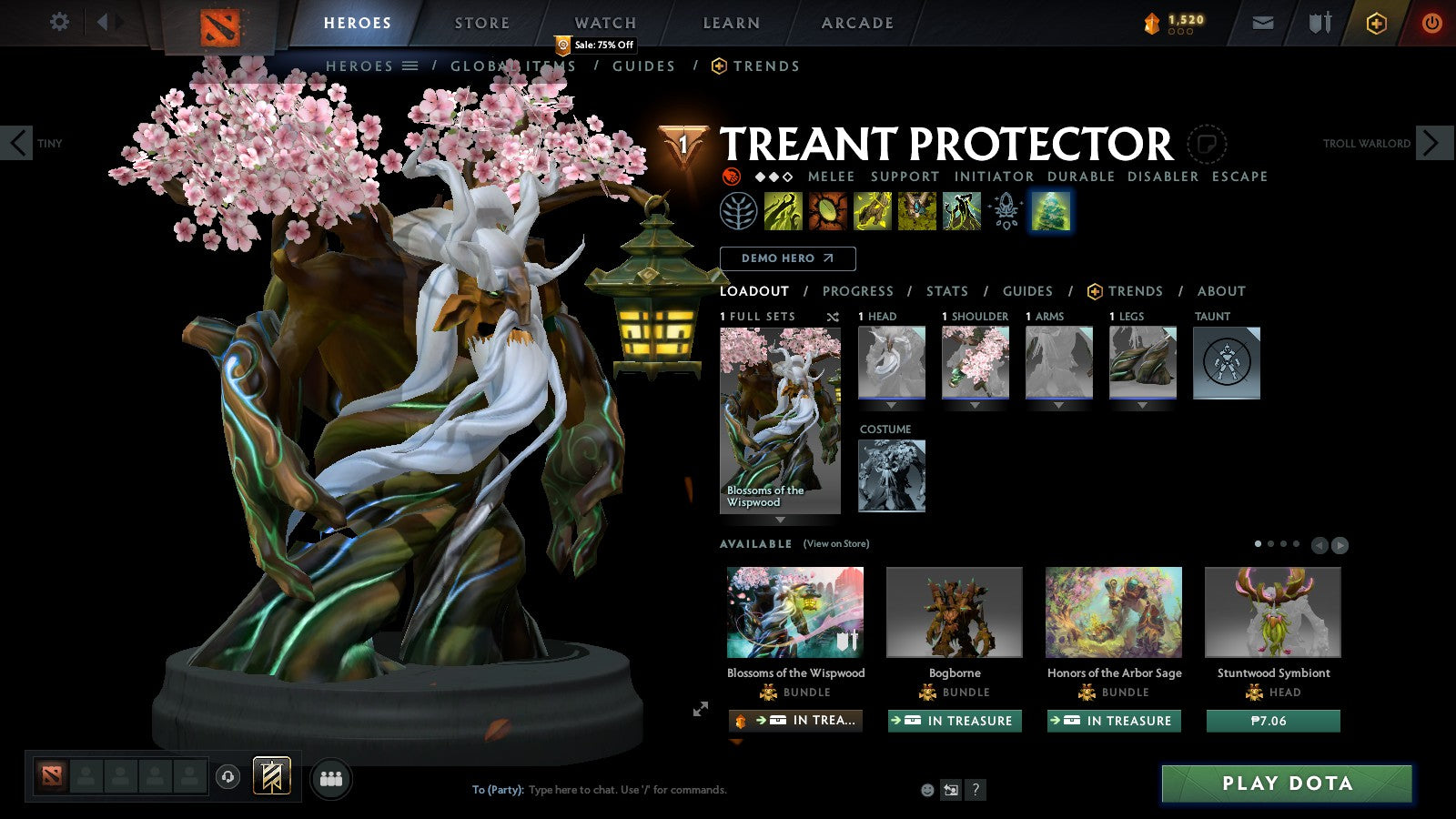1456x819 pixels.
Task: Open the mail envelope icon top right
Action: 1263,23
